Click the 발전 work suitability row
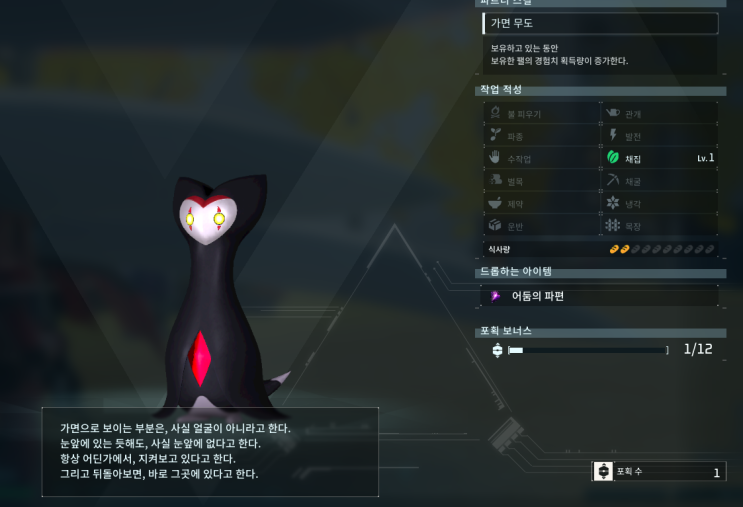The height and width of the screenshot is (507, 743). tap(660, 136)
